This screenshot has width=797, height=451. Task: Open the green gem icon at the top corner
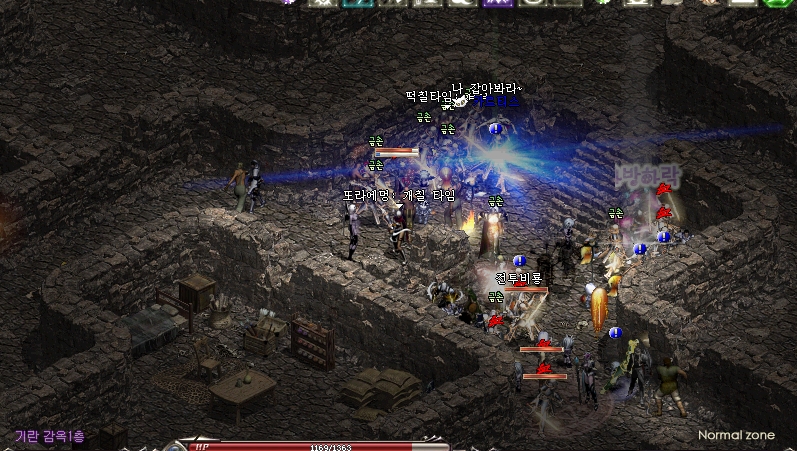pos(777,3)
